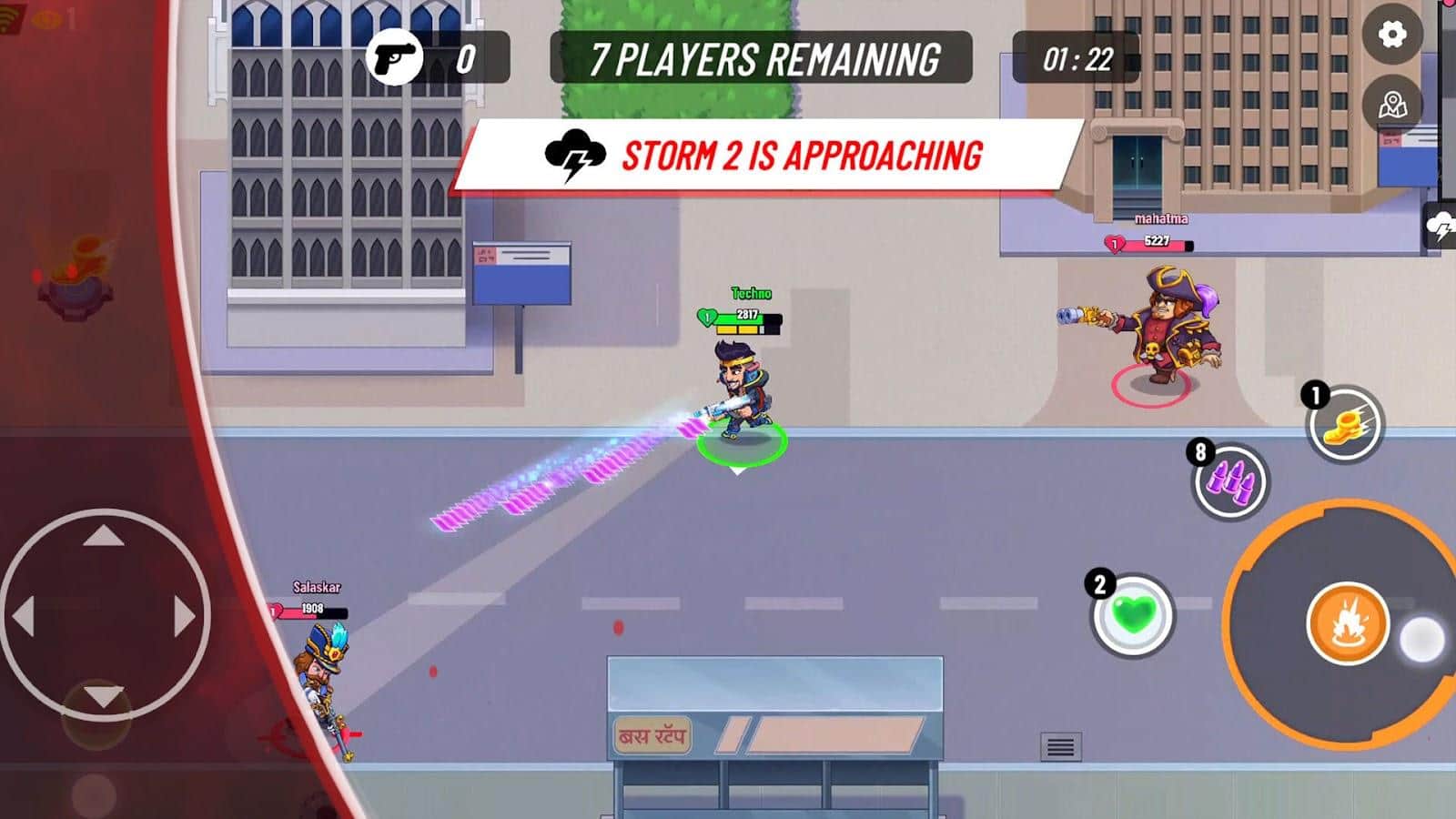
Task: Open the settings gear menu
Action: tap(1391, 35)
